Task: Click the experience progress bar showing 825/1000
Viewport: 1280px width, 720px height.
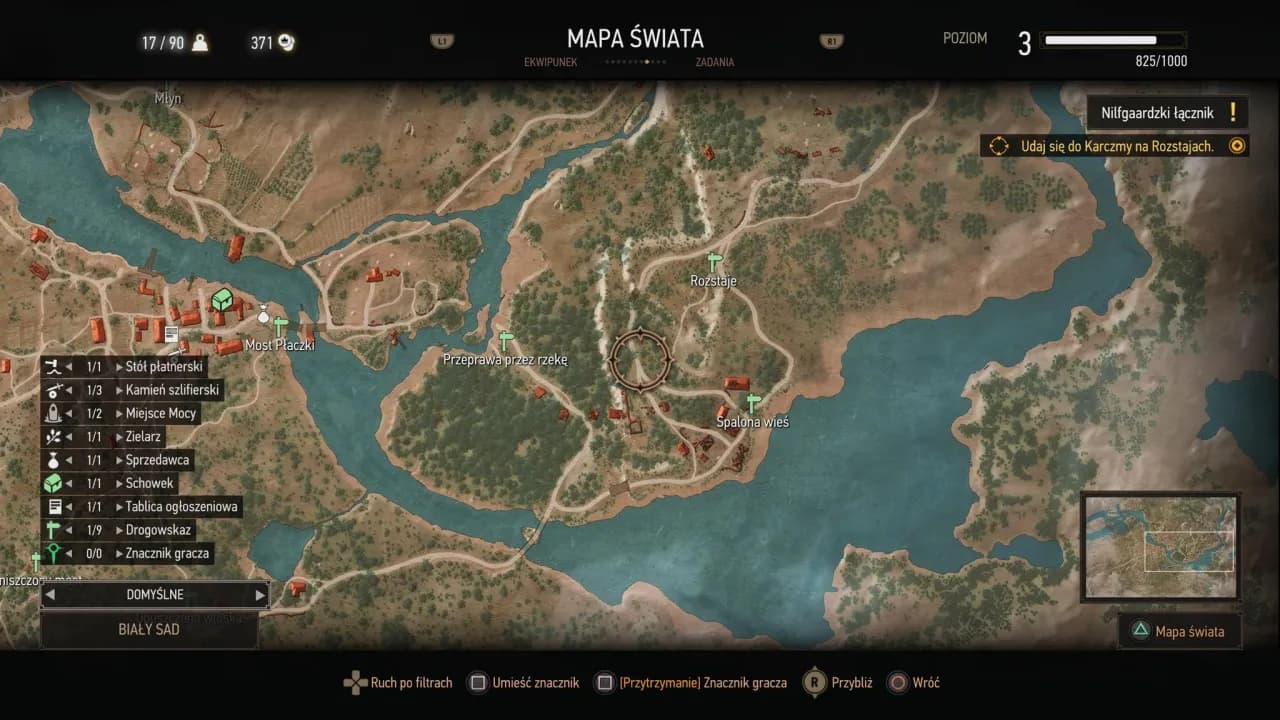Action: pos(1113,42)
